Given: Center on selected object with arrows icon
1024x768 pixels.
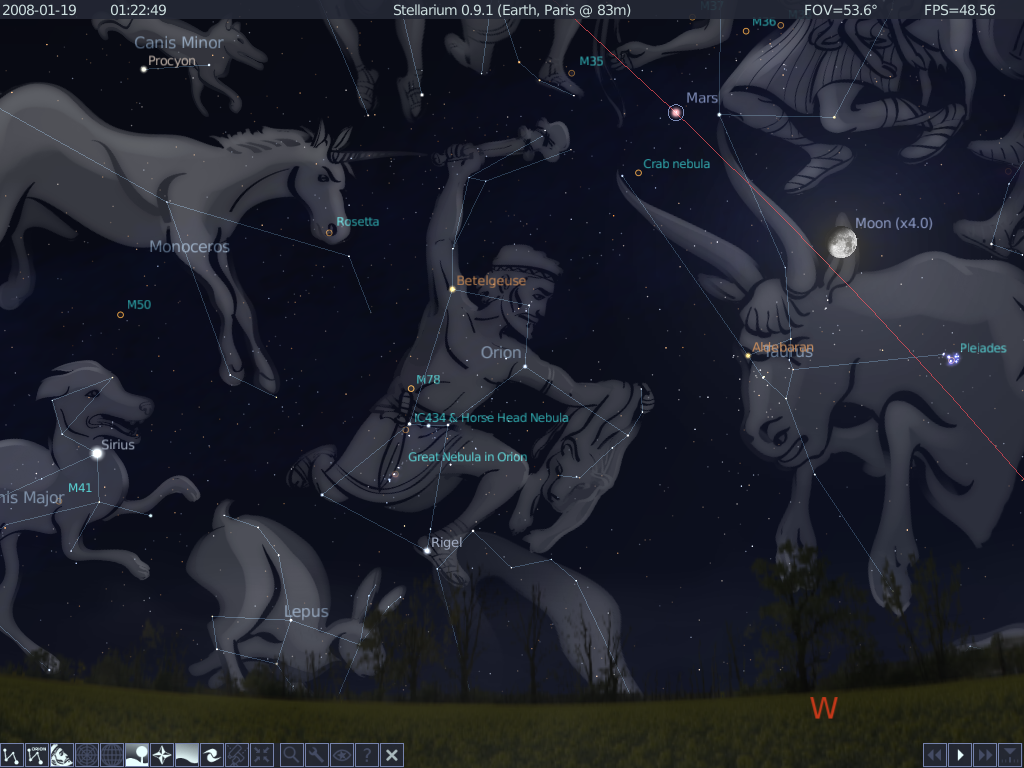Looking at the screenshot, I should [262, 755].
